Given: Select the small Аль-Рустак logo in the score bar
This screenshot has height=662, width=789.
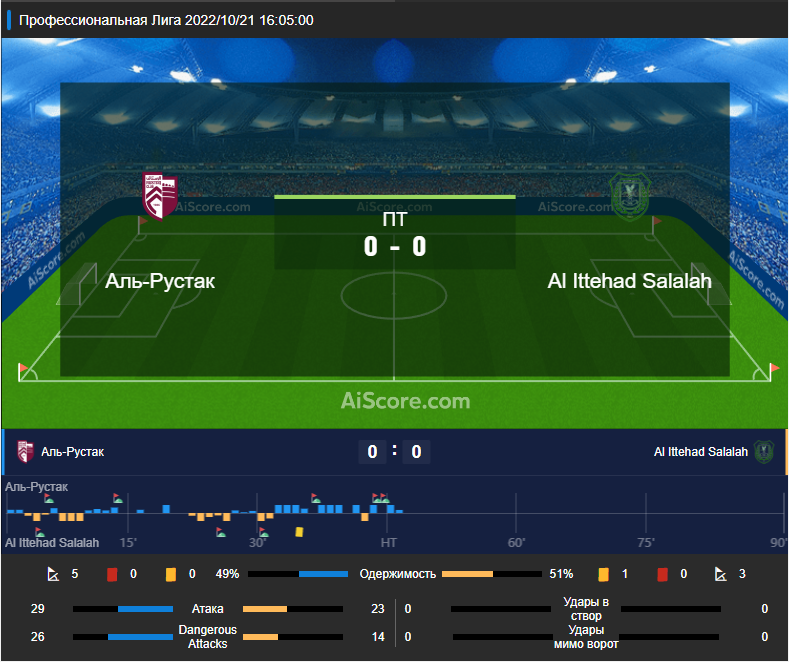Looking at the screenshot, I should pyautogui.click(x=26, y=452).
